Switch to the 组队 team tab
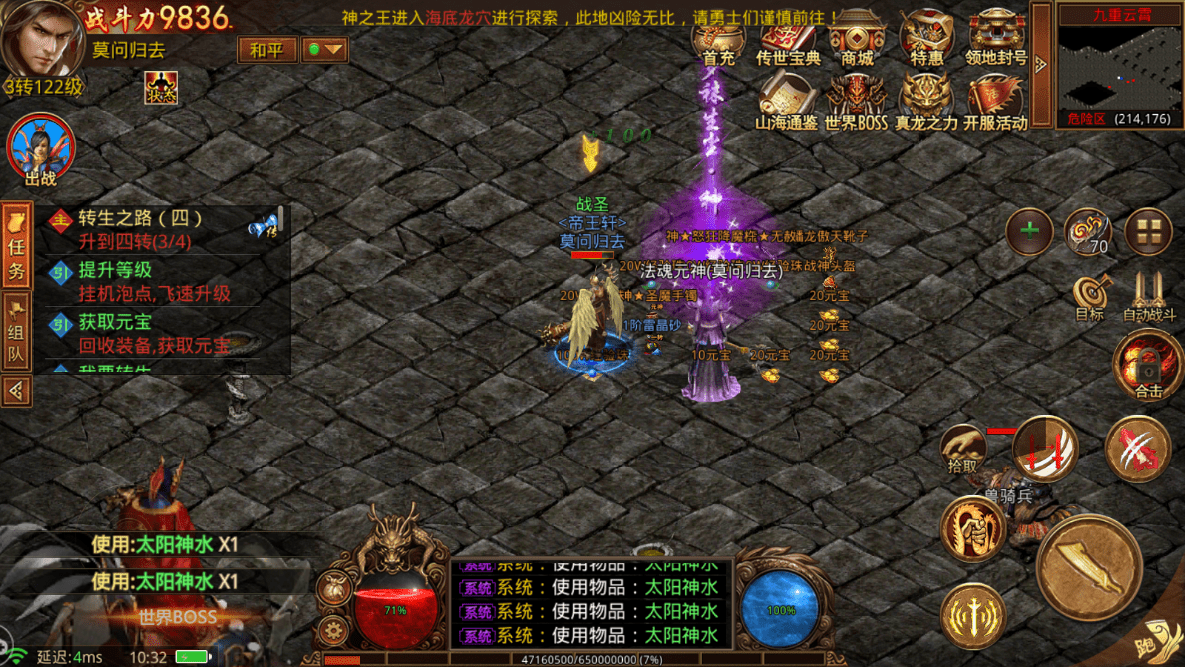 16,332
